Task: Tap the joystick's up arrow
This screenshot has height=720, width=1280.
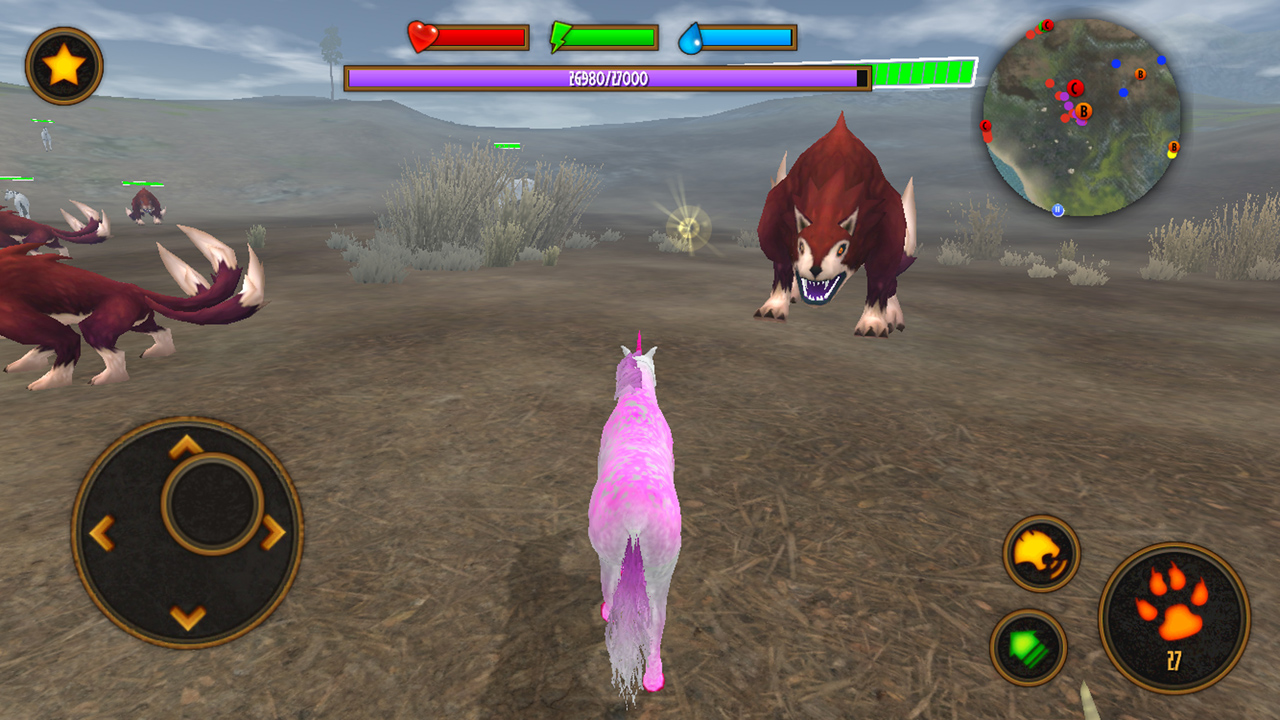Action: (186, 447)
